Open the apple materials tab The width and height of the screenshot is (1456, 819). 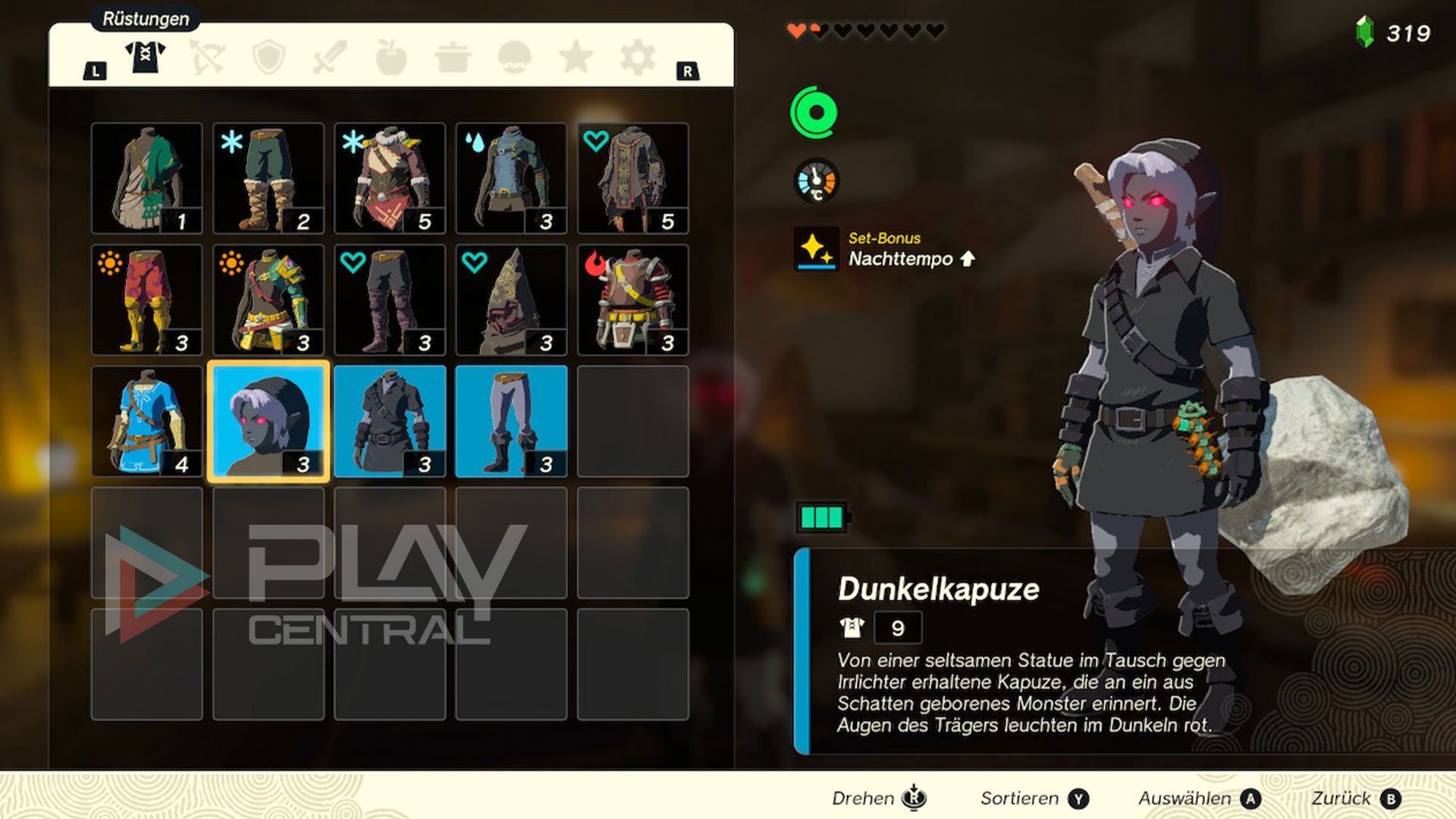391,57
